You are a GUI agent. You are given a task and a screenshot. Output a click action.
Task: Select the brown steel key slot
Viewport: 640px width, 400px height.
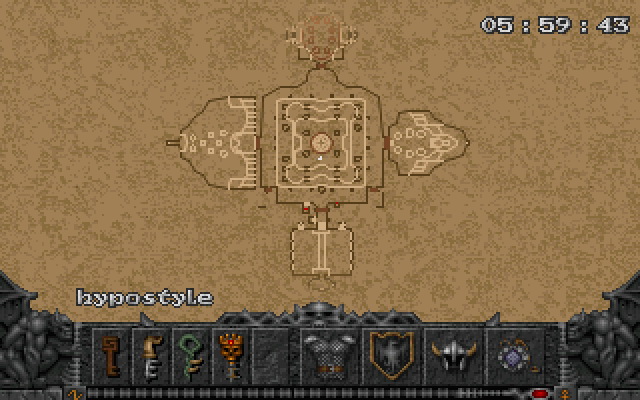(x=111, y=354)
